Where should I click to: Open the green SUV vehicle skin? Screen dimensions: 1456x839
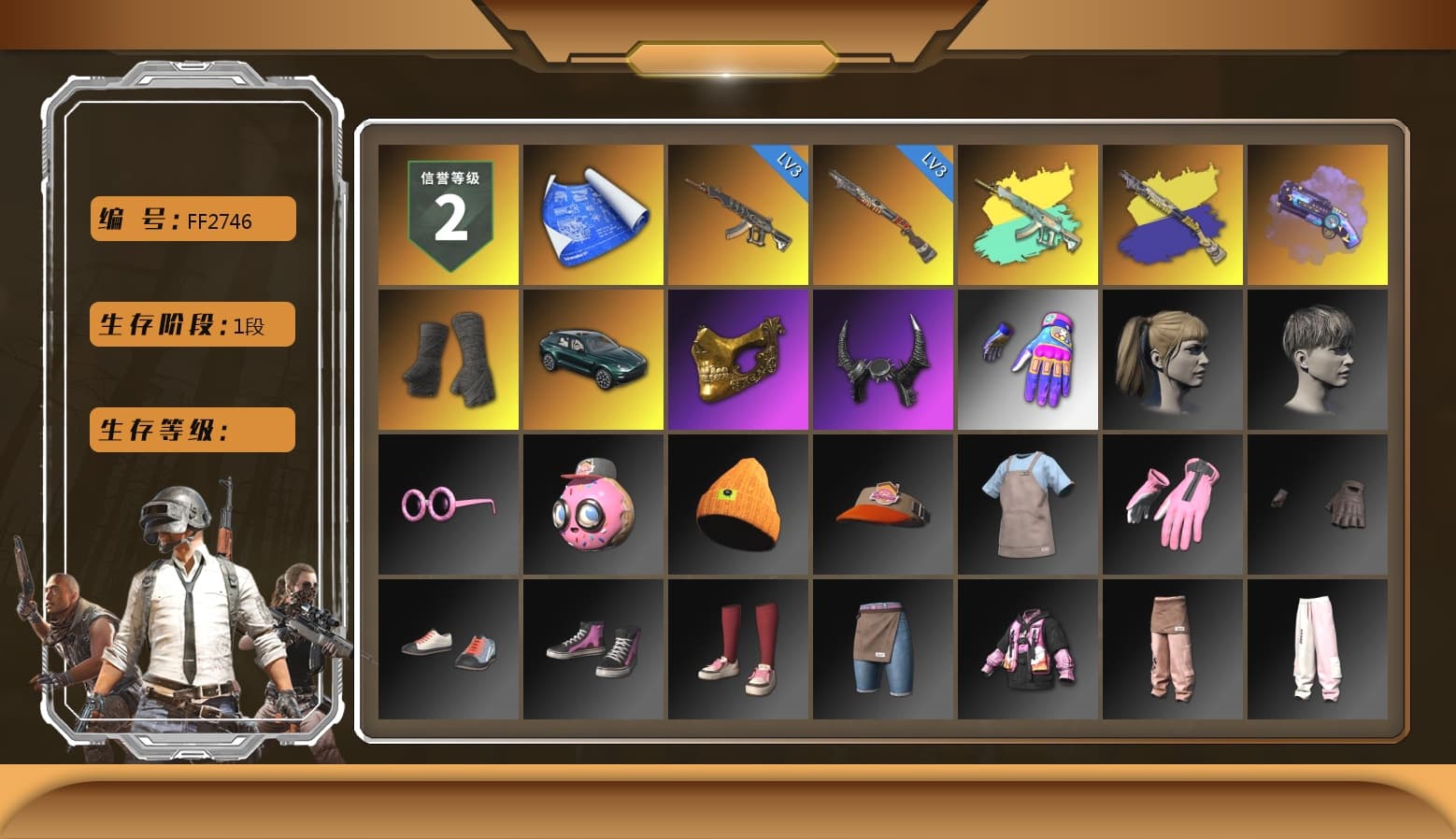(592, 359)
